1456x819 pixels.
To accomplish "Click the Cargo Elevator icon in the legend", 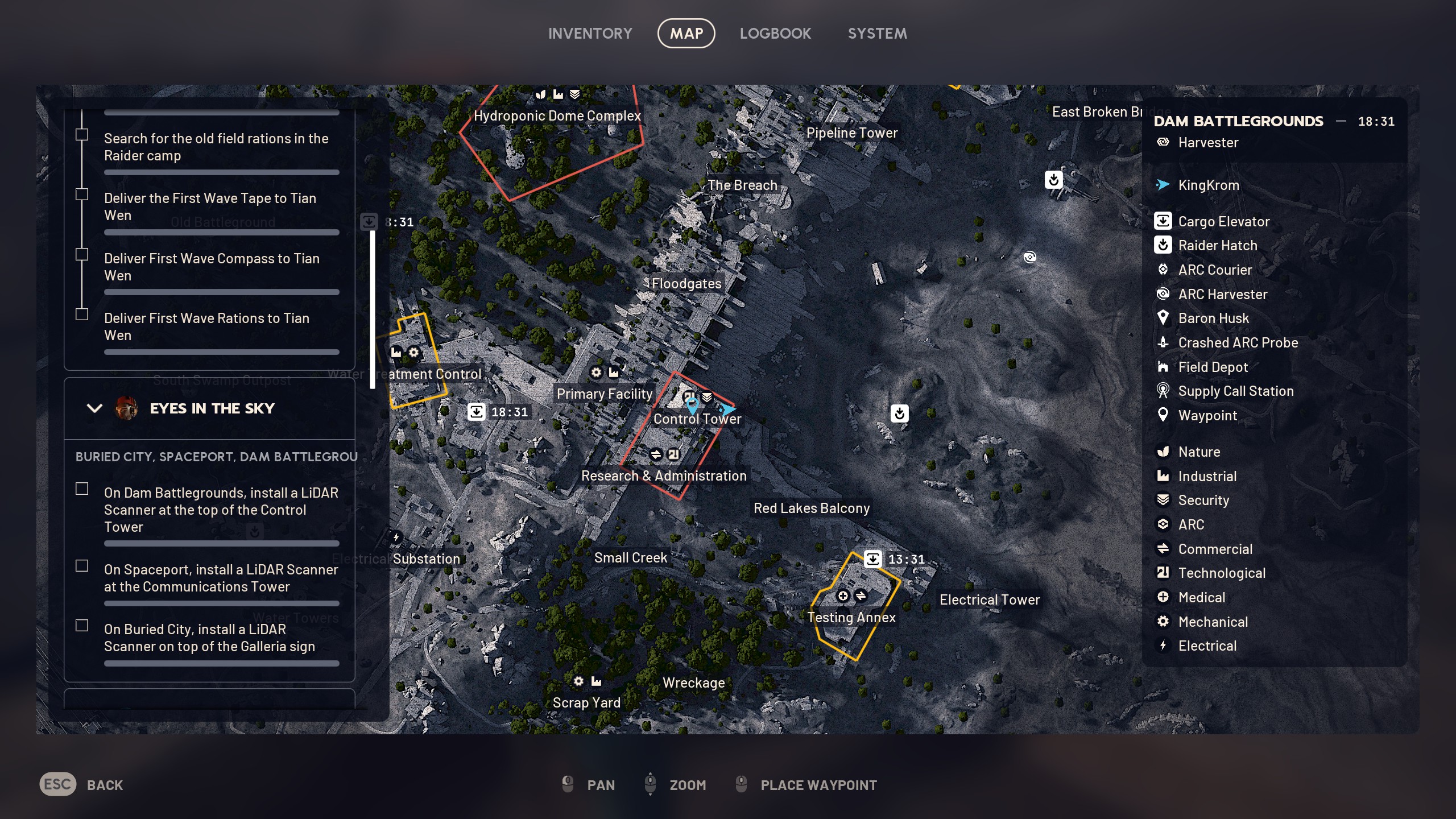I will click(x=1164, y=221).
